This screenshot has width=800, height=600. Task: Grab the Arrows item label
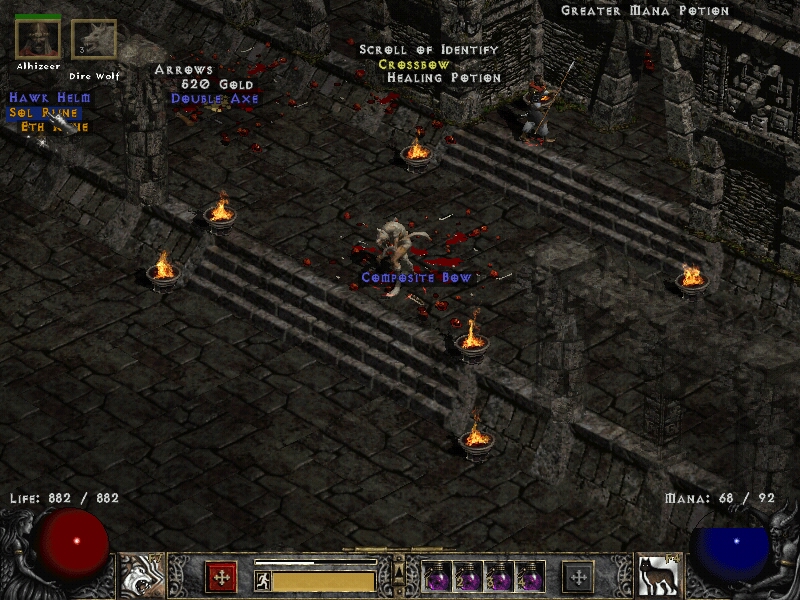183,70
